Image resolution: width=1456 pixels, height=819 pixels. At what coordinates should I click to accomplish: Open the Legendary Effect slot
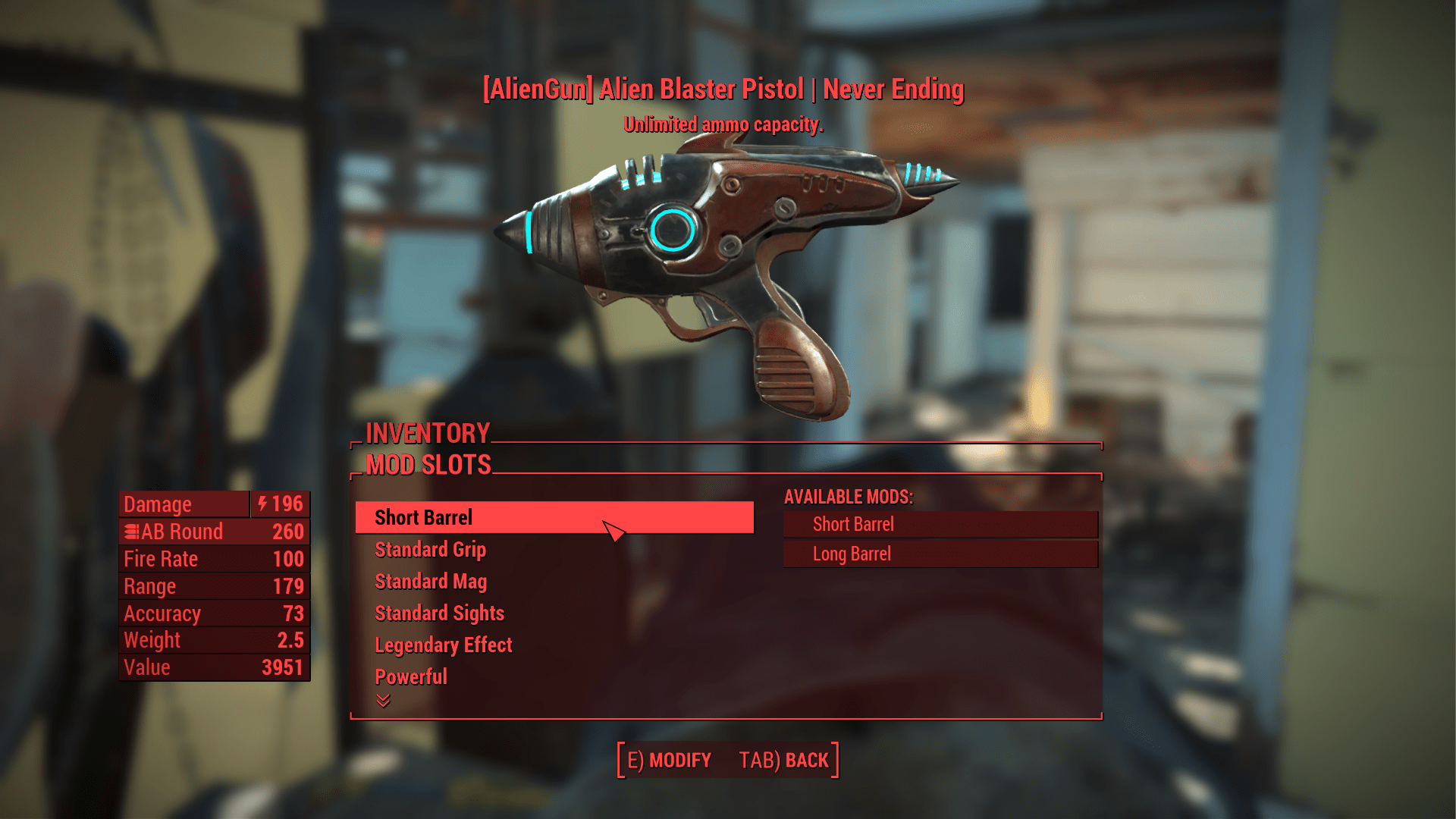[x=443, y=645]
